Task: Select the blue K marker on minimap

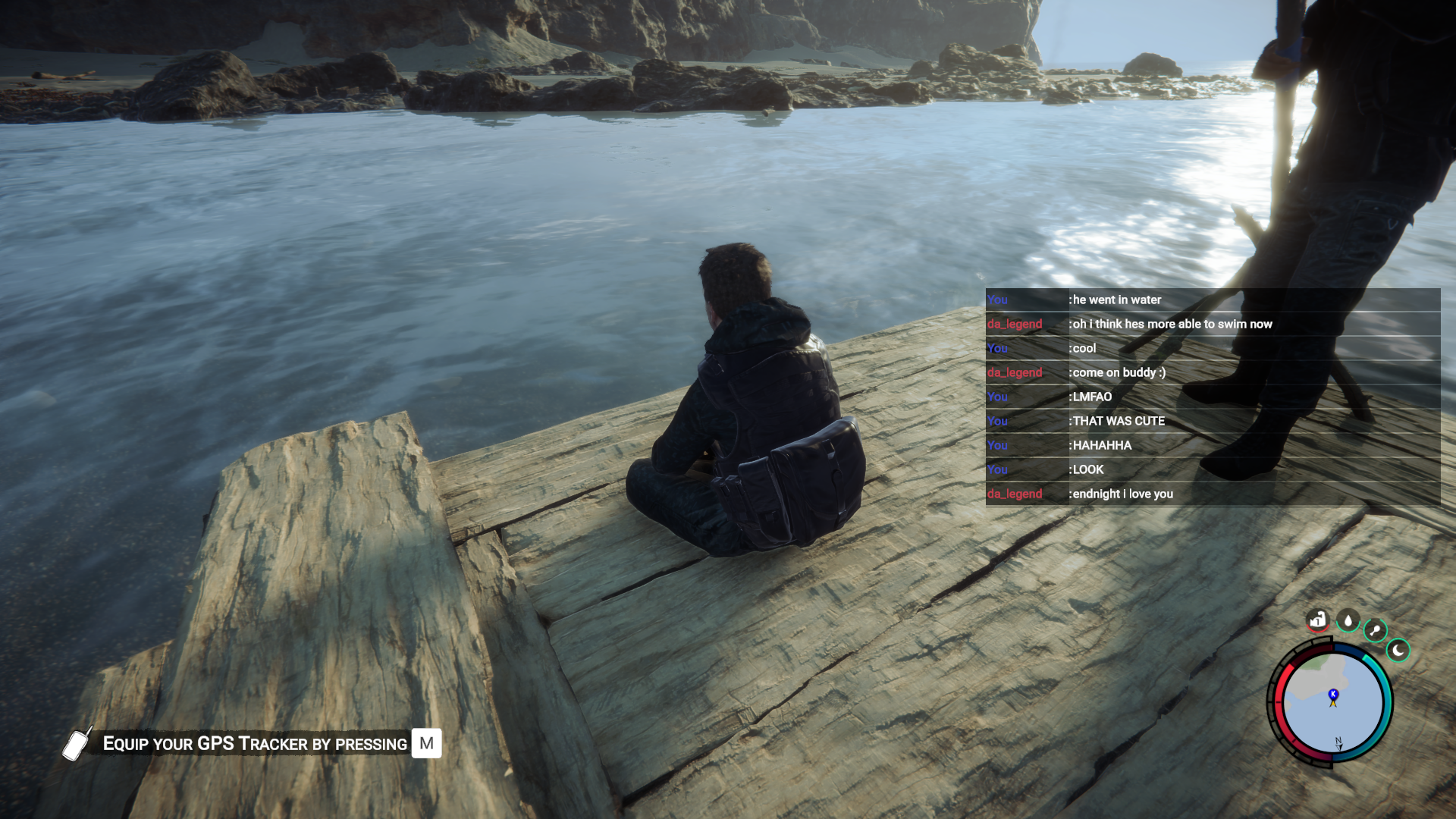Action: point(1333,694)
